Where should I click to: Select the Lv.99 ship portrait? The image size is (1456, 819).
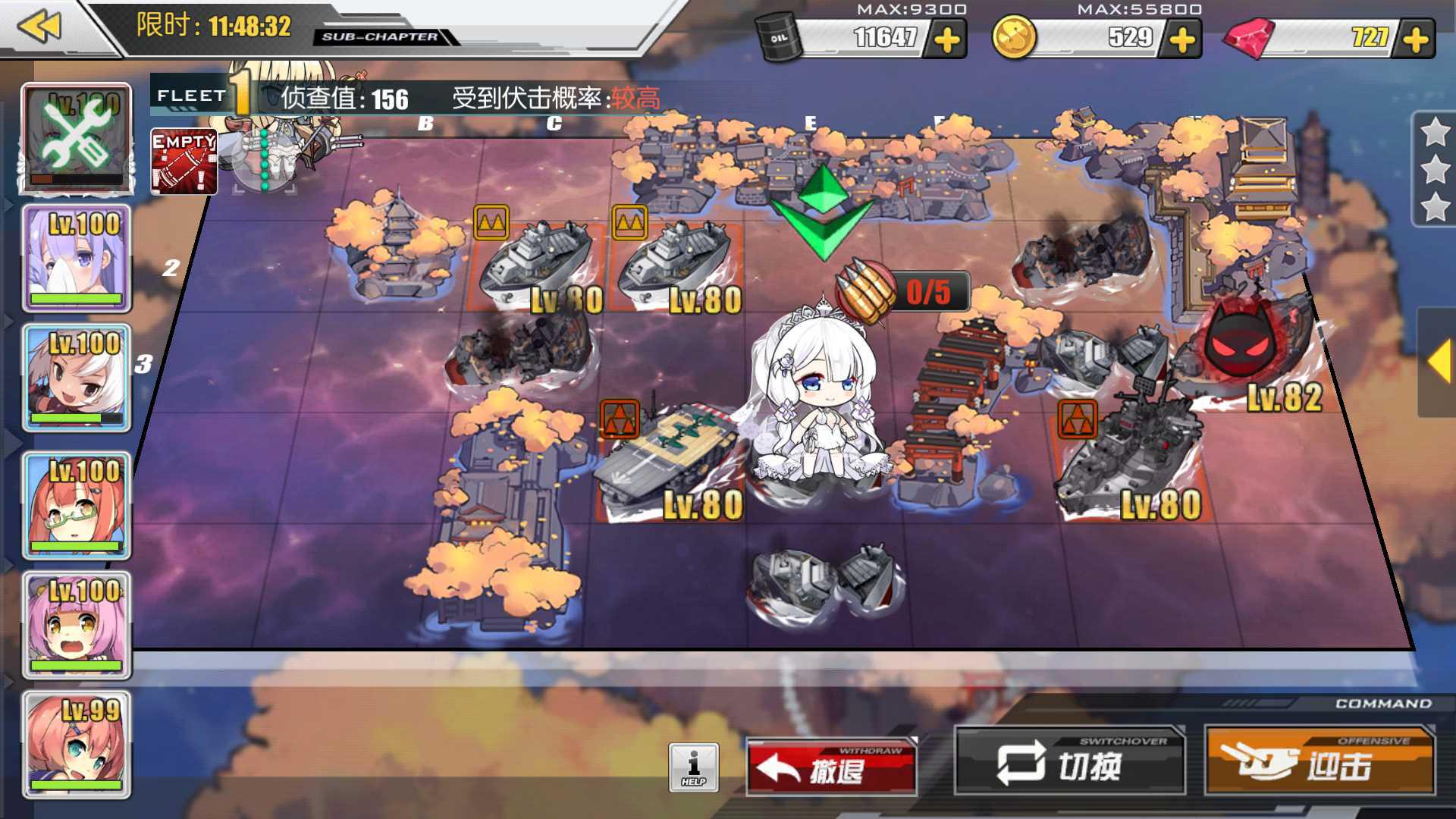pos(76,745)
